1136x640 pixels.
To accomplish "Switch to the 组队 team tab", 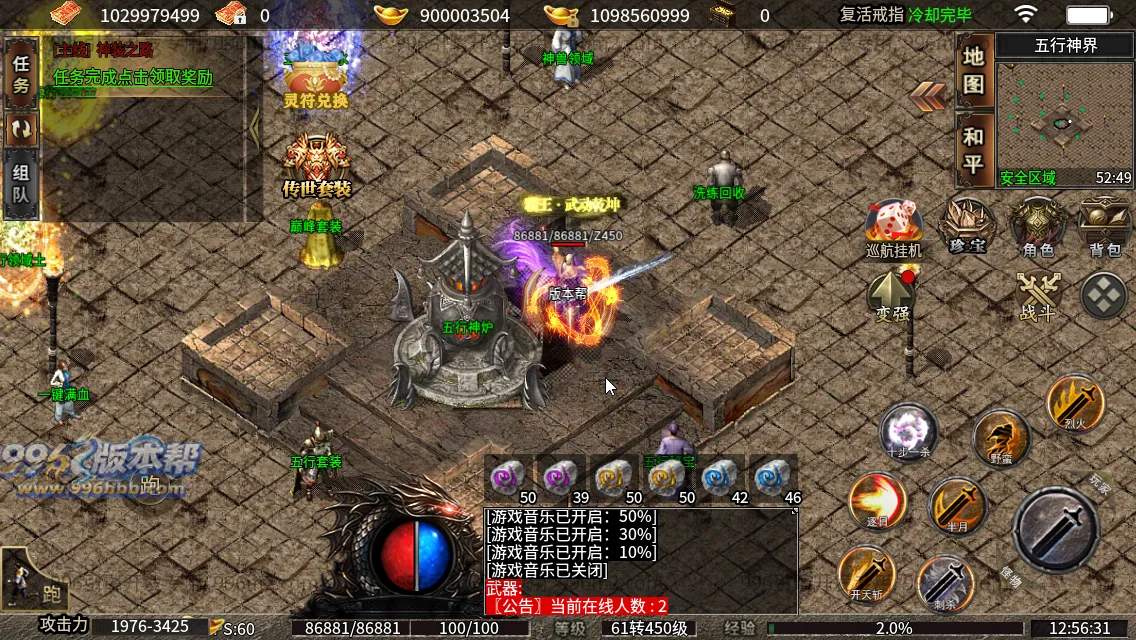I will click(21, 183).
